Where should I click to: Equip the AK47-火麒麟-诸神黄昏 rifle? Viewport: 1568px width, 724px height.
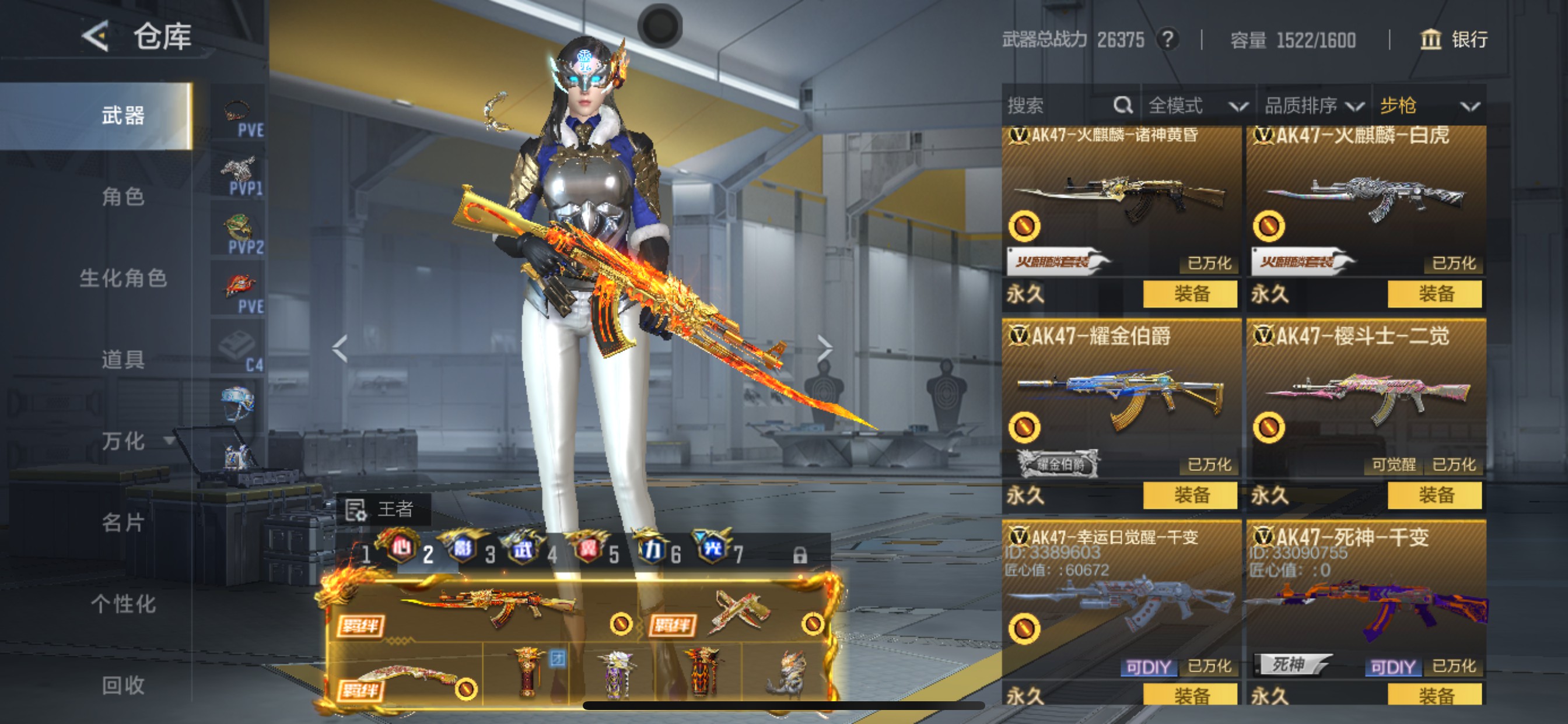pyautogui.click(x=1190, y=294)
